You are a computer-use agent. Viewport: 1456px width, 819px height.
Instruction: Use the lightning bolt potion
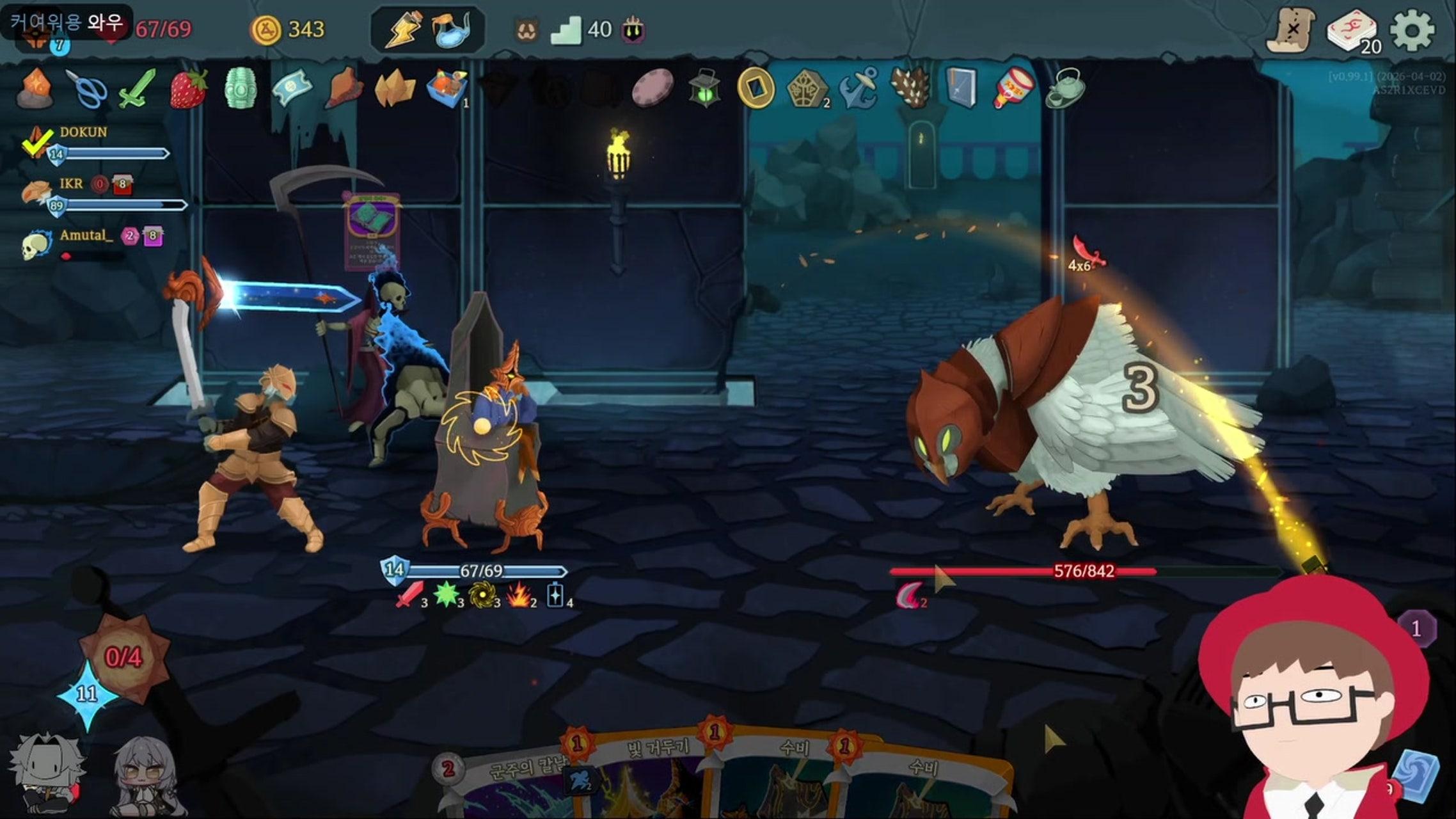[402, 29]
